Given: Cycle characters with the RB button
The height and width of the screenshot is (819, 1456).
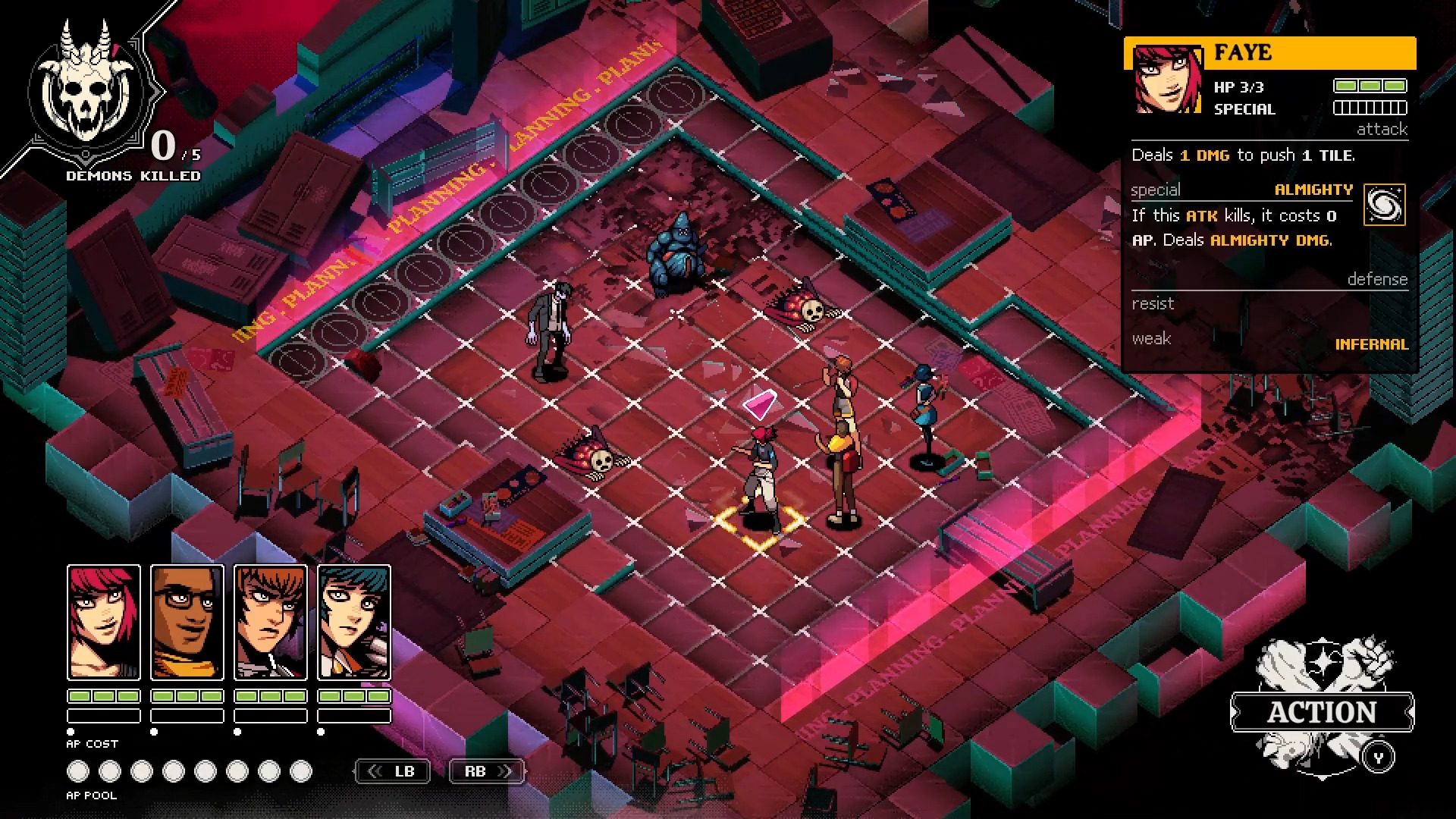Looking at the screenshot, I should 486,770.
